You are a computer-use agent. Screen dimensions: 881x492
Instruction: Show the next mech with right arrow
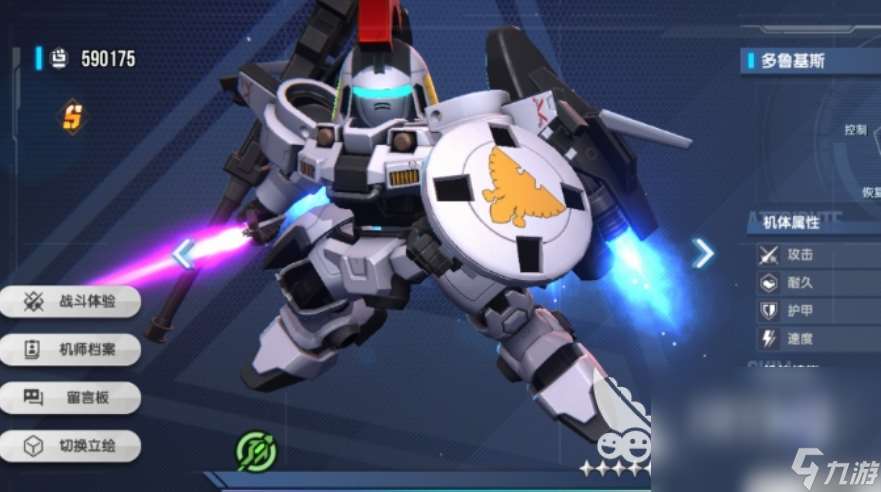704,253
